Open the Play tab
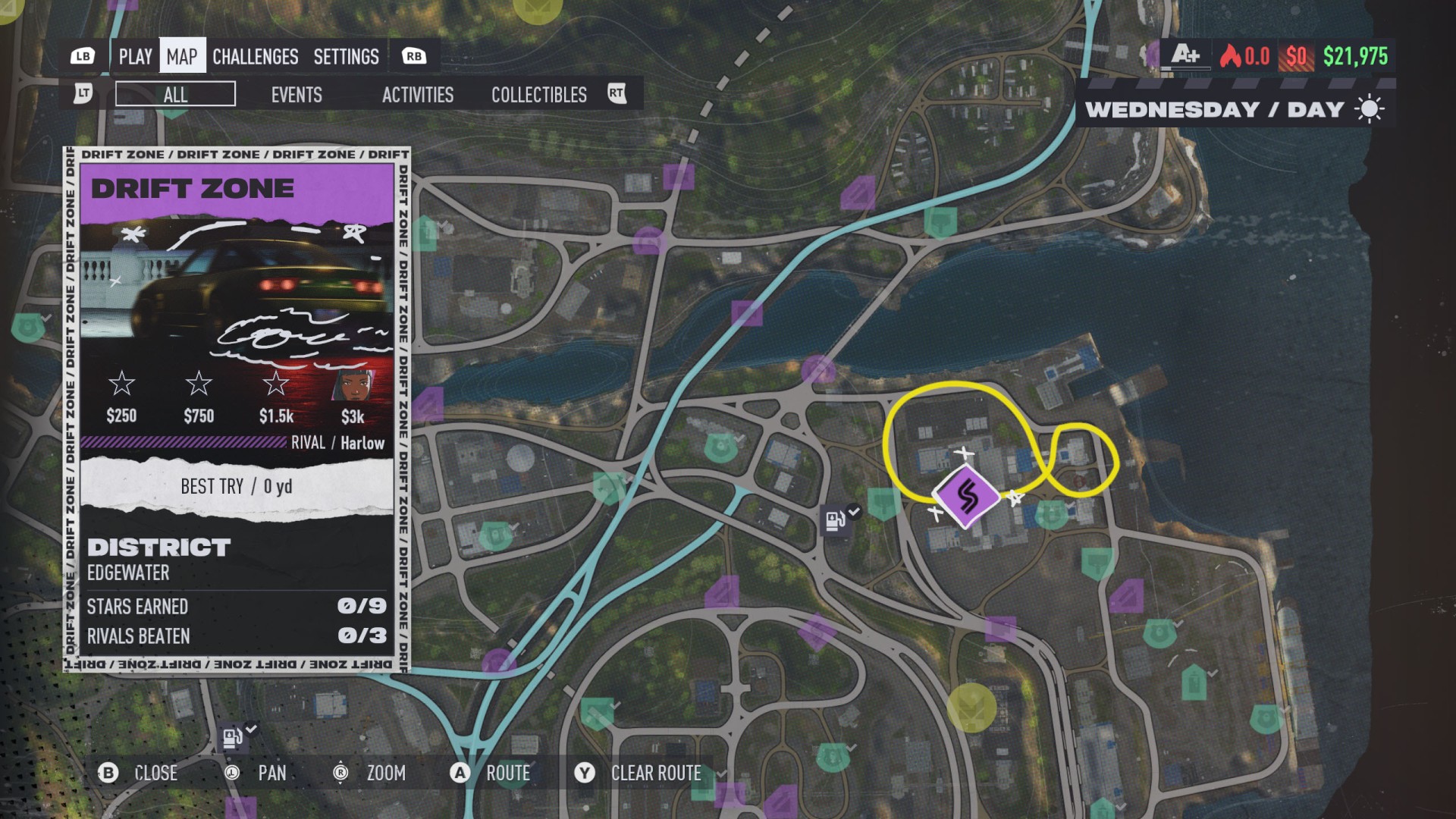Viewport: 1456px width, 819px height. tap(136, 57)
